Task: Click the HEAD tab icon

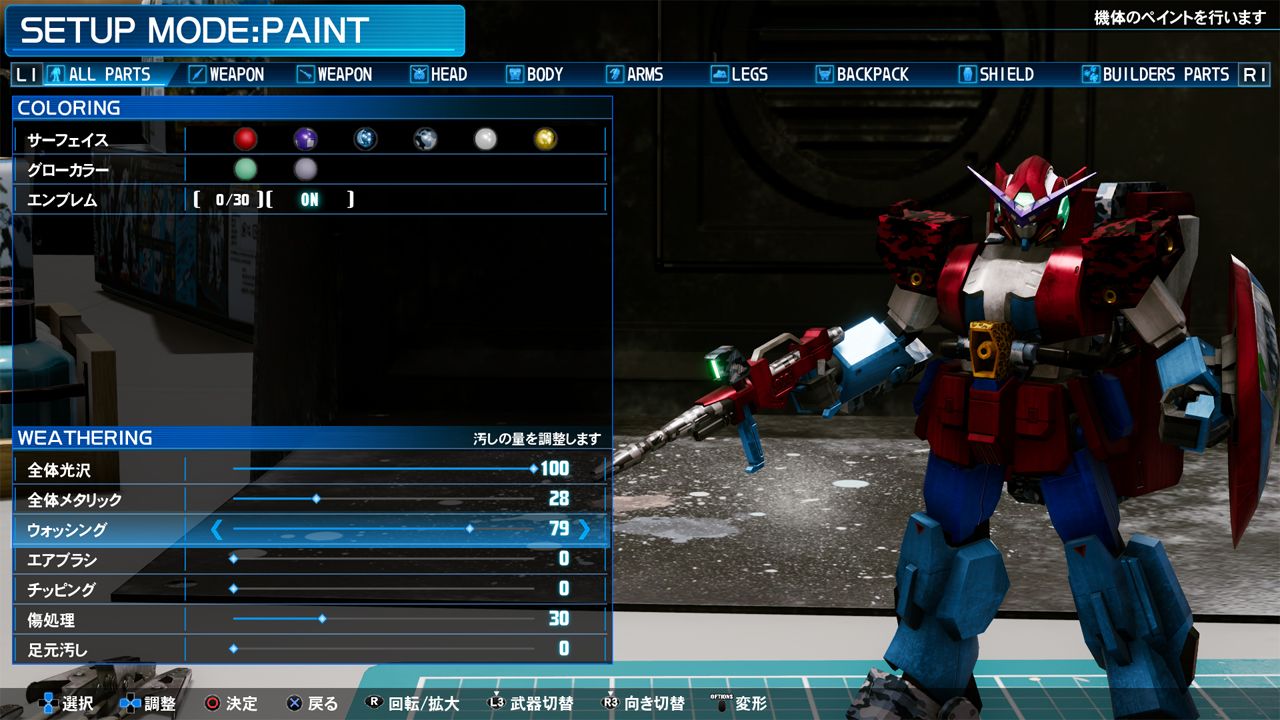Action: point(417,74)
